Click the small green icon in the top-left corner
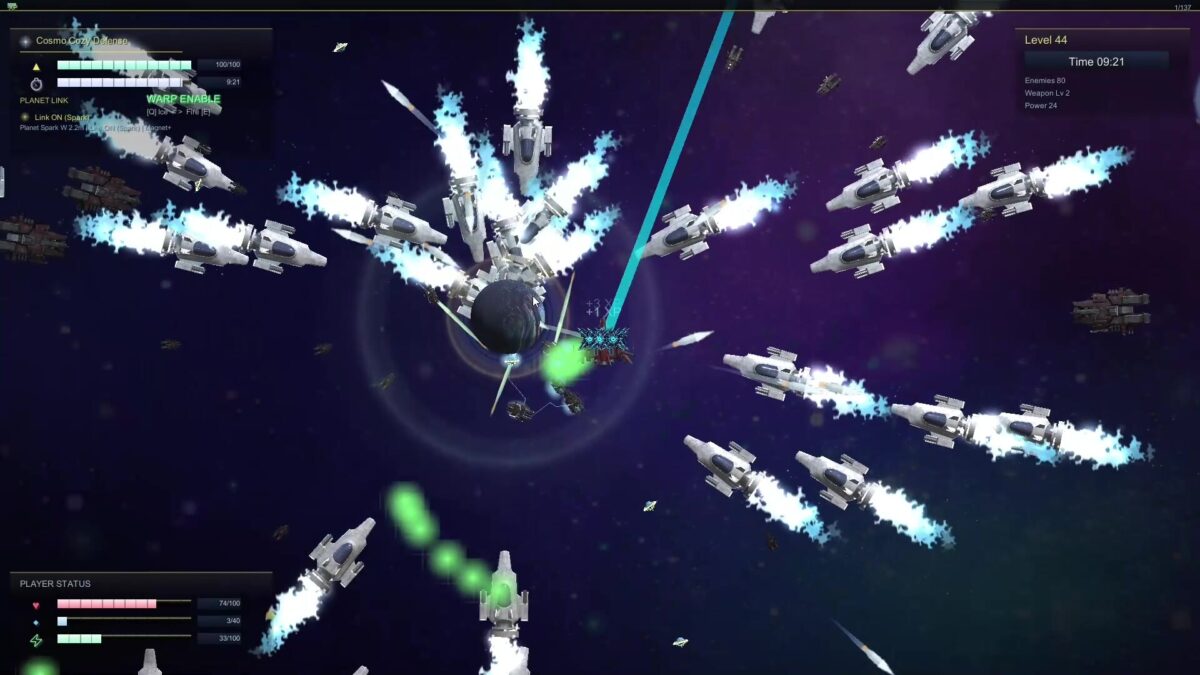This screenshot has width=1200, height=675. click(x=11, y=6)
